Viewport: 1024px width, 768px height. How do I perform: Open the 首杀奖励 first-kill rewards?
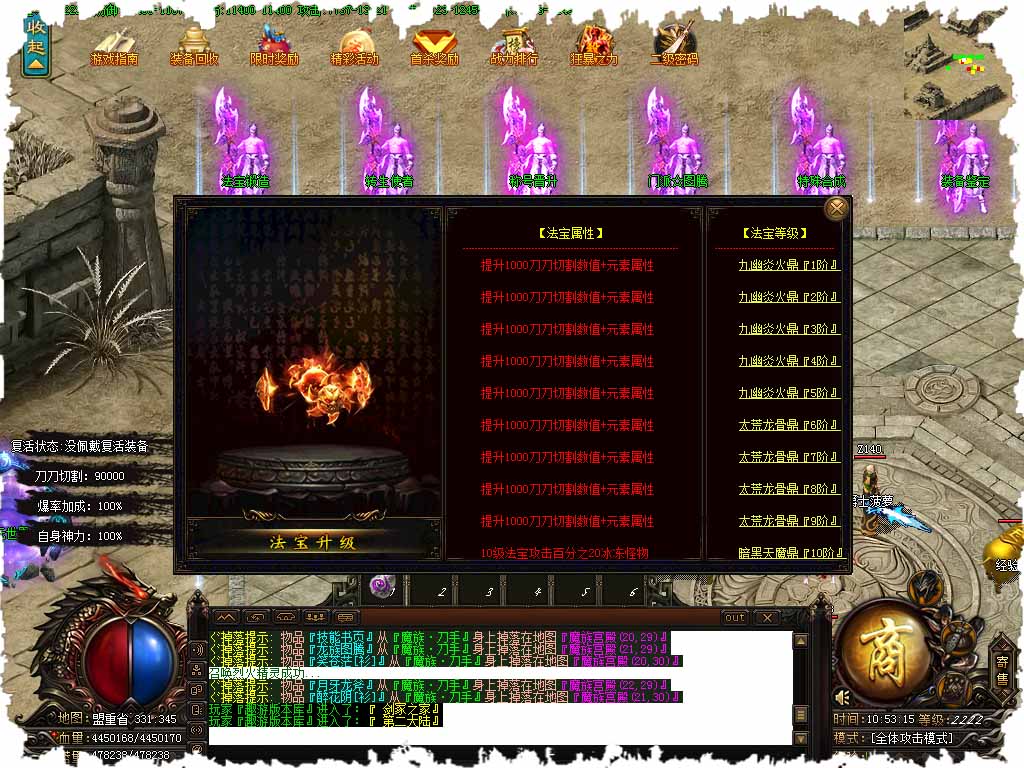[x=434, y=45]
